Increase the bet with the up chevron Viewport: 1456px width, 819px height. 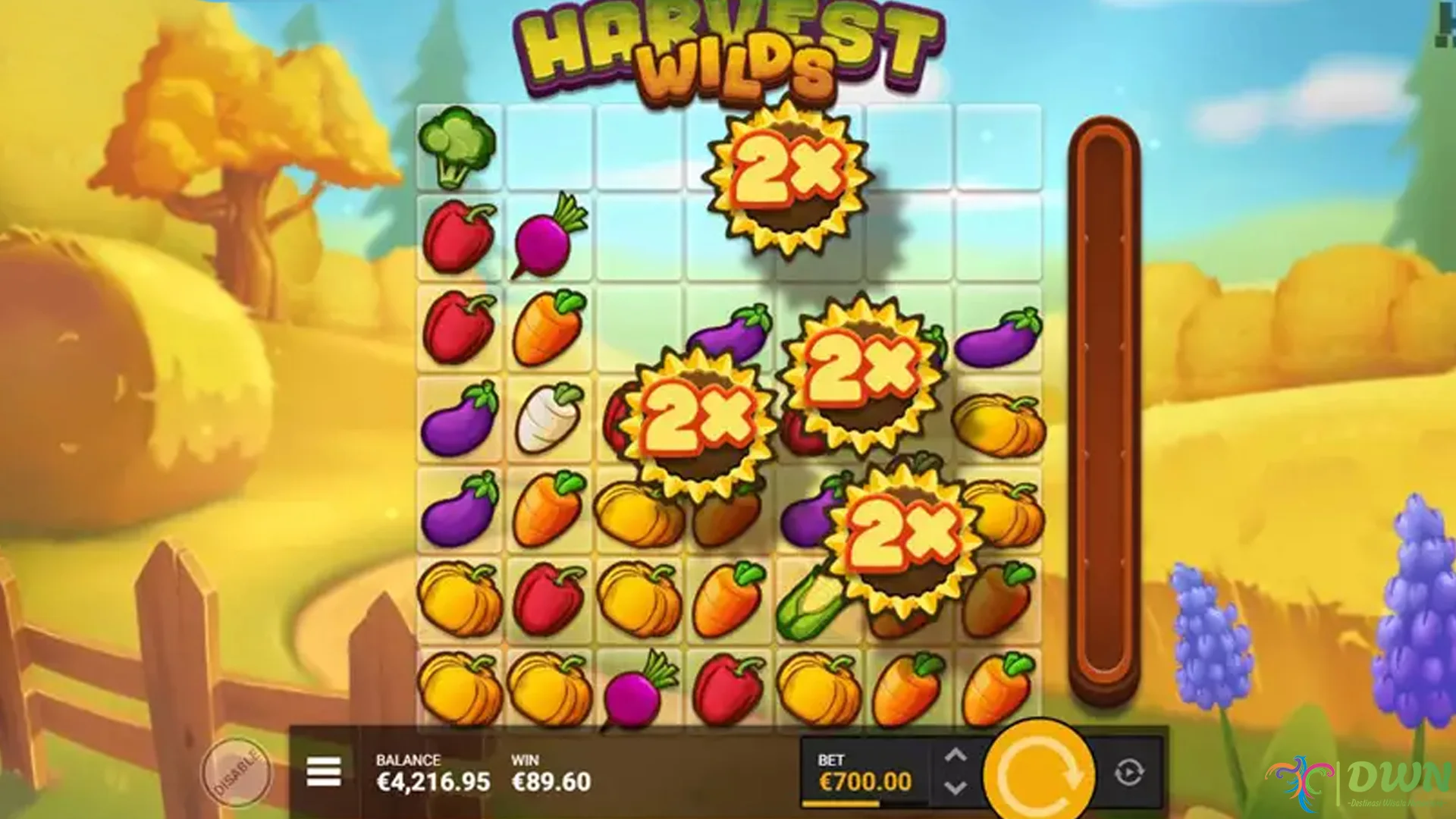[x=957, y=756]
